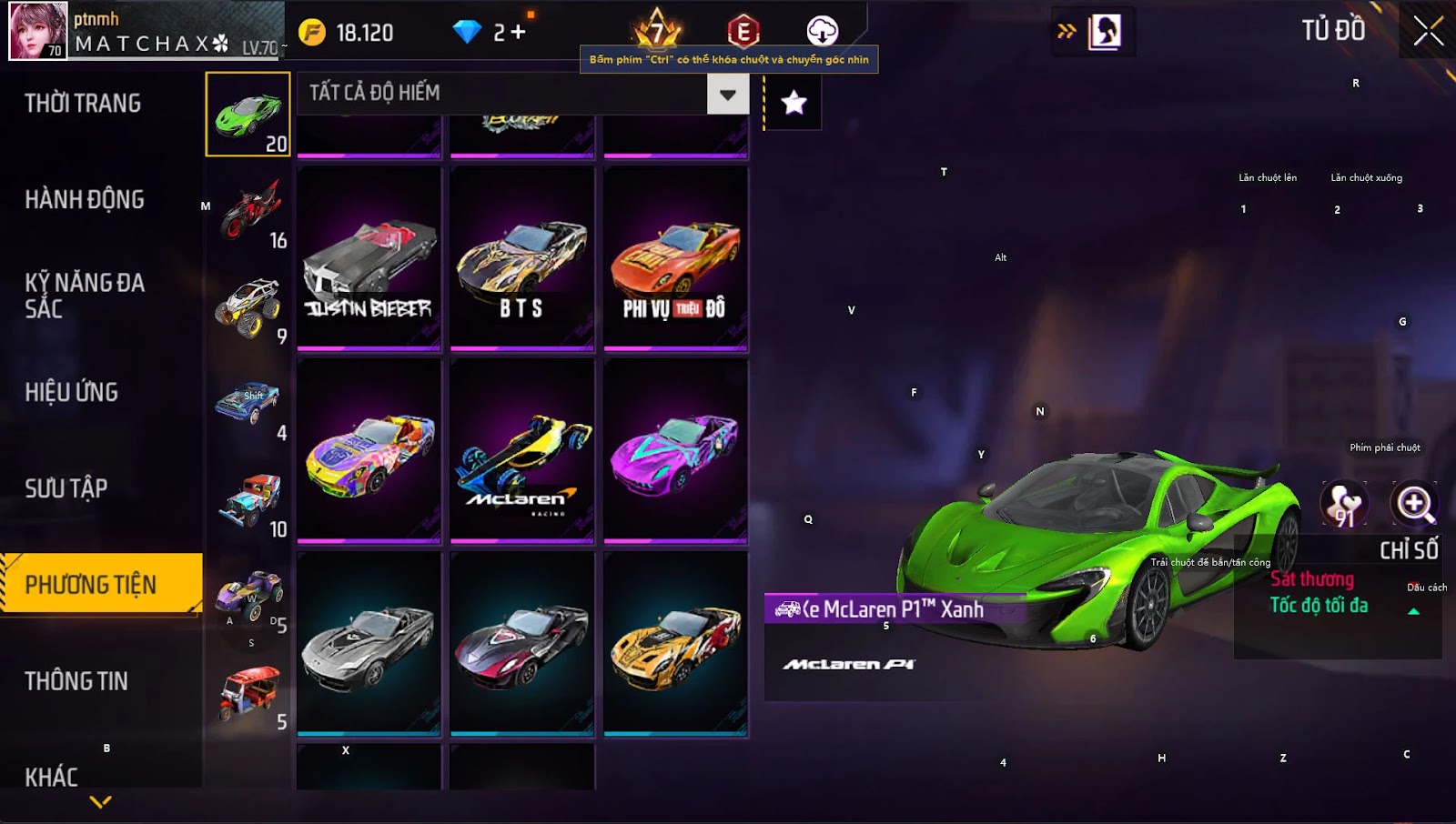The height and width of the screenshot is (824, 1456).
Task: Choose the Justin Bieber car skin
Action: (x=369, y=258)
